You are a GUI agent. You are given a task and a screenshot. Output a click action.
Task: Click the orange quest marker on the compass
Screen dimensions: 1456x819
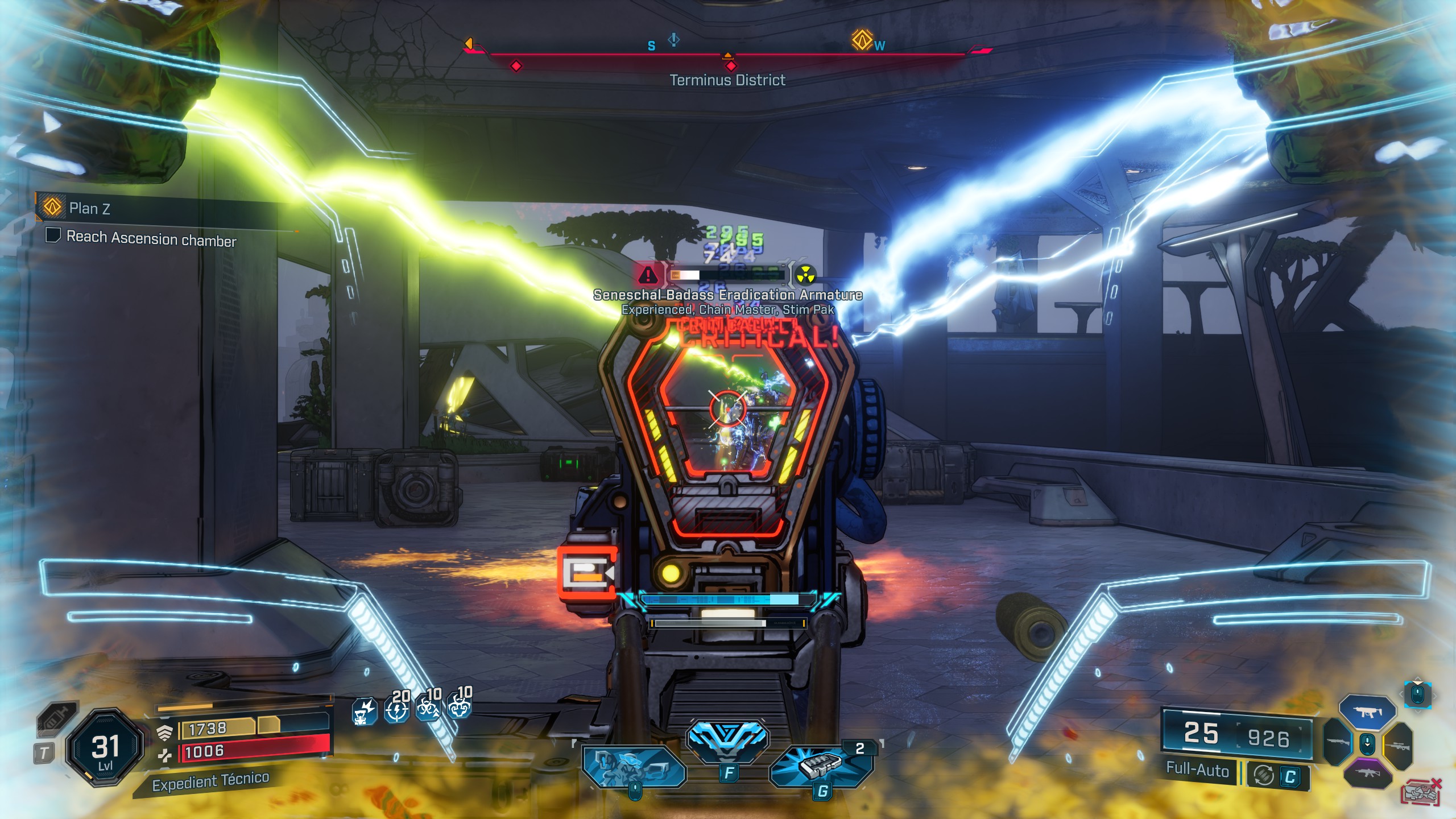pyautogui.click(x=862, y=40)
